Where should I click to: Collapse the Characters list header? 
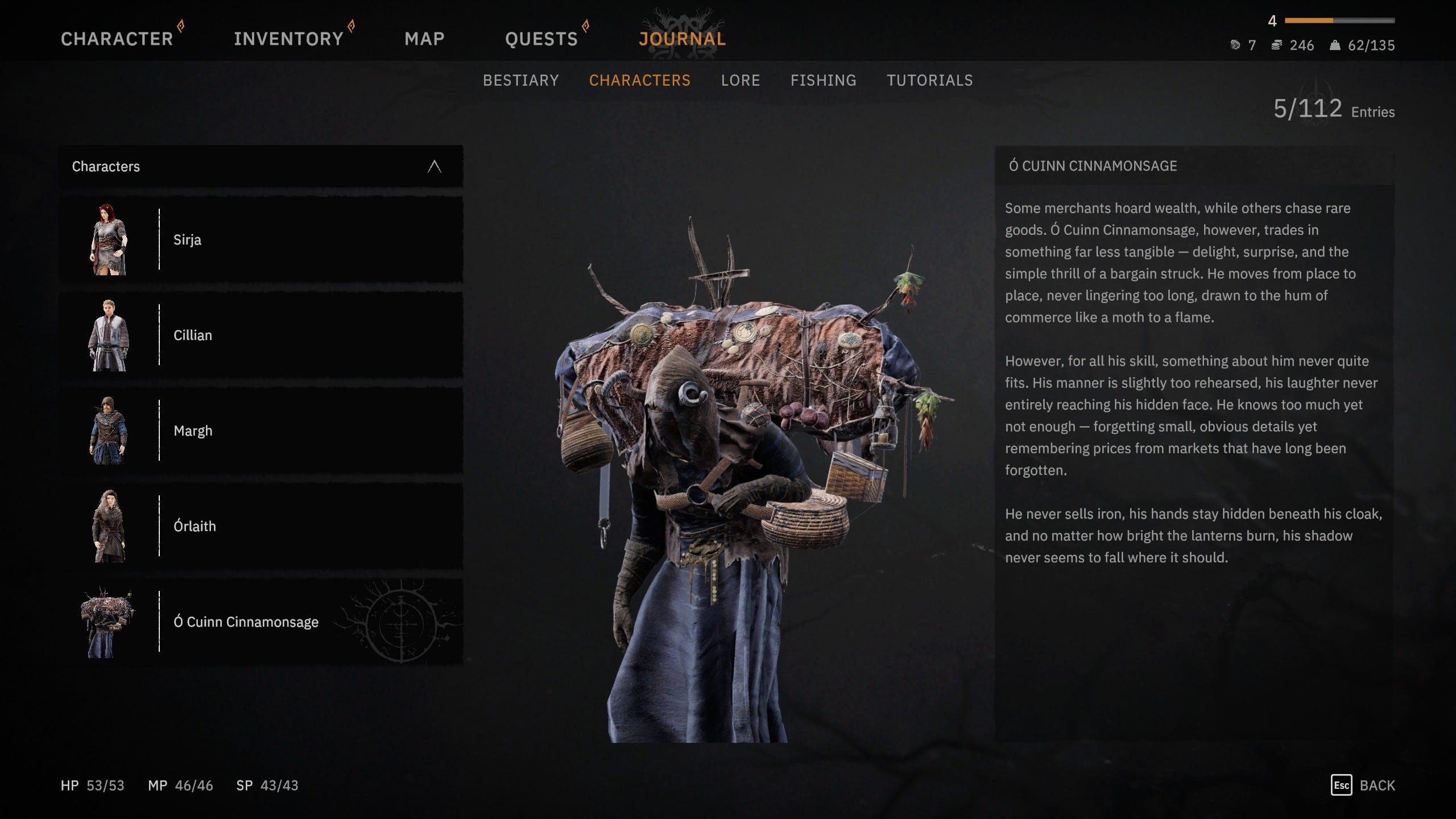pos(434,167)
